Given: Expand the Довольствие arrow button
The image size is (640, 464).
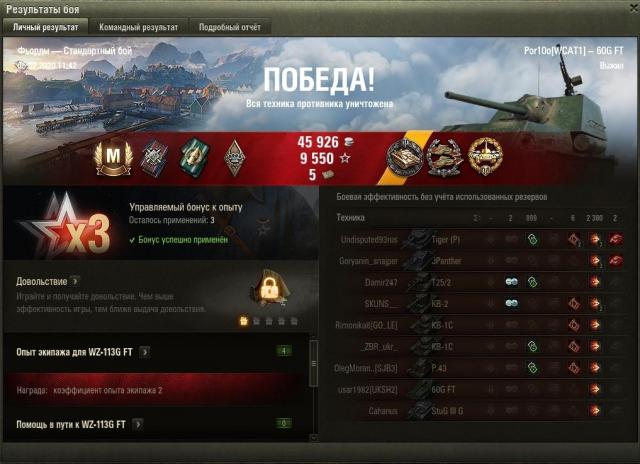Looking at the screenshot, I should (75, 282).
